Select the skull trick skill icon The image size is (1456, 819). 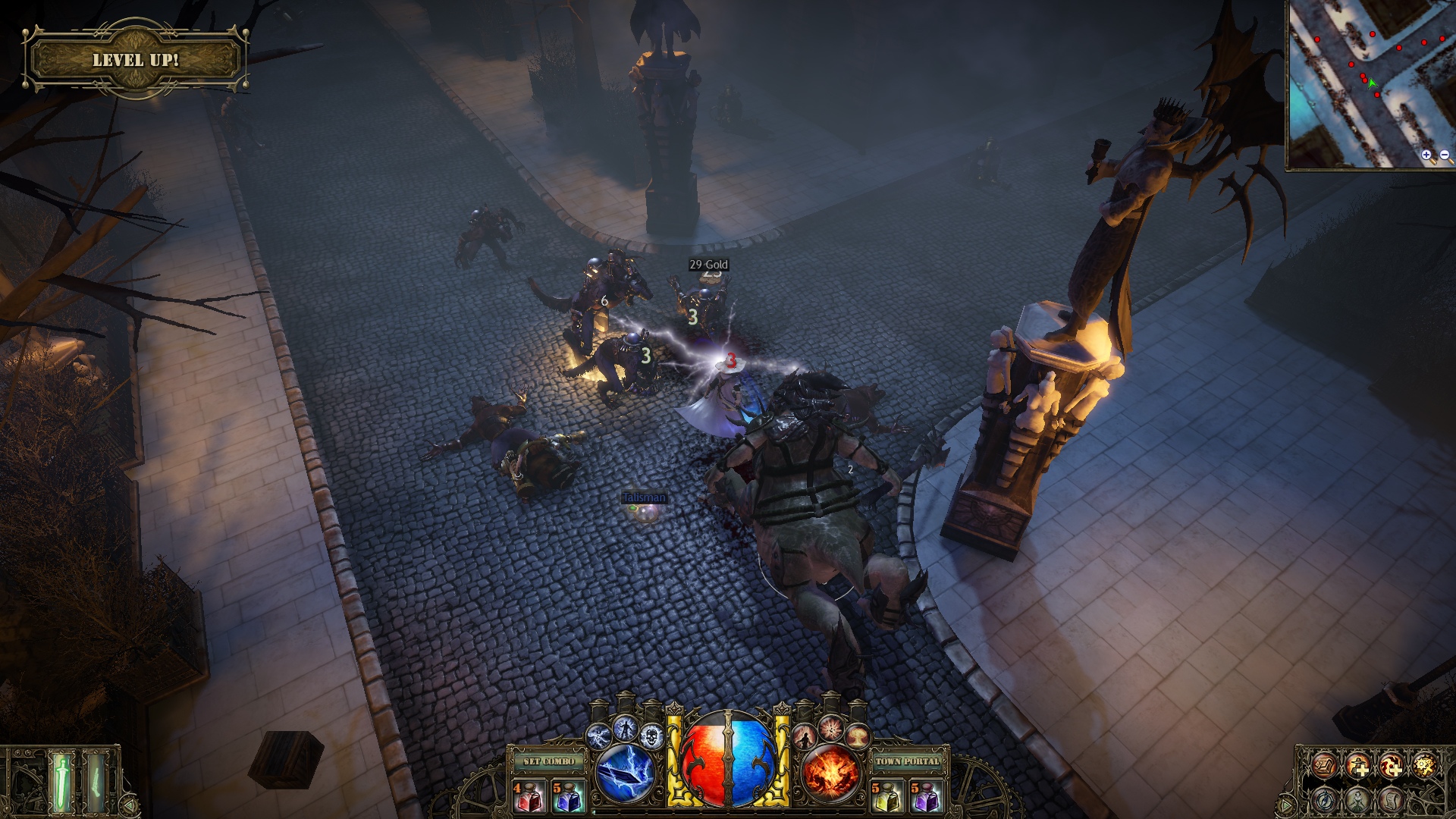(651, 736)
